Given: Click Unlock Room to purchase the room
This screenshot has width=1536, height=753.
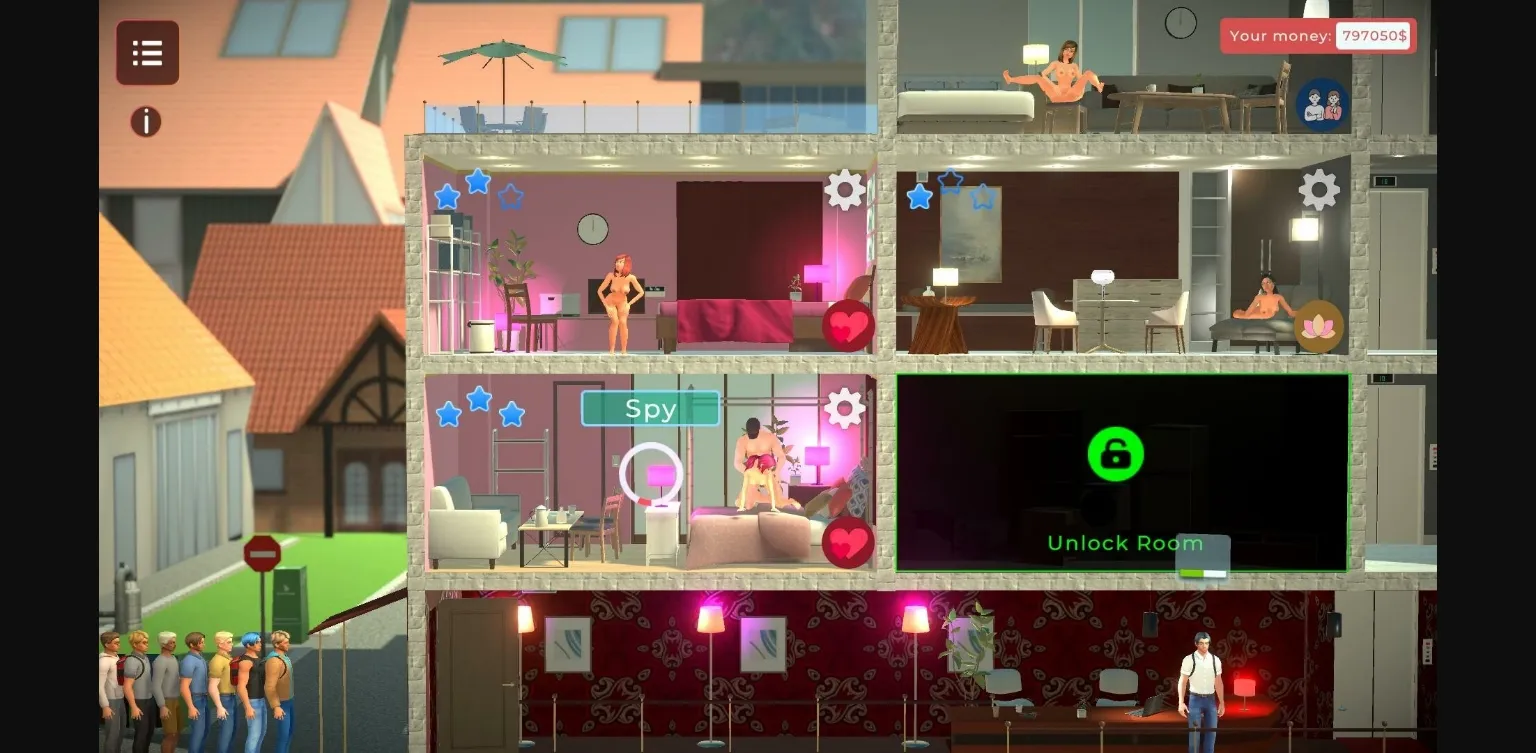Looking at the screenshot, I should click(1124, 543).
